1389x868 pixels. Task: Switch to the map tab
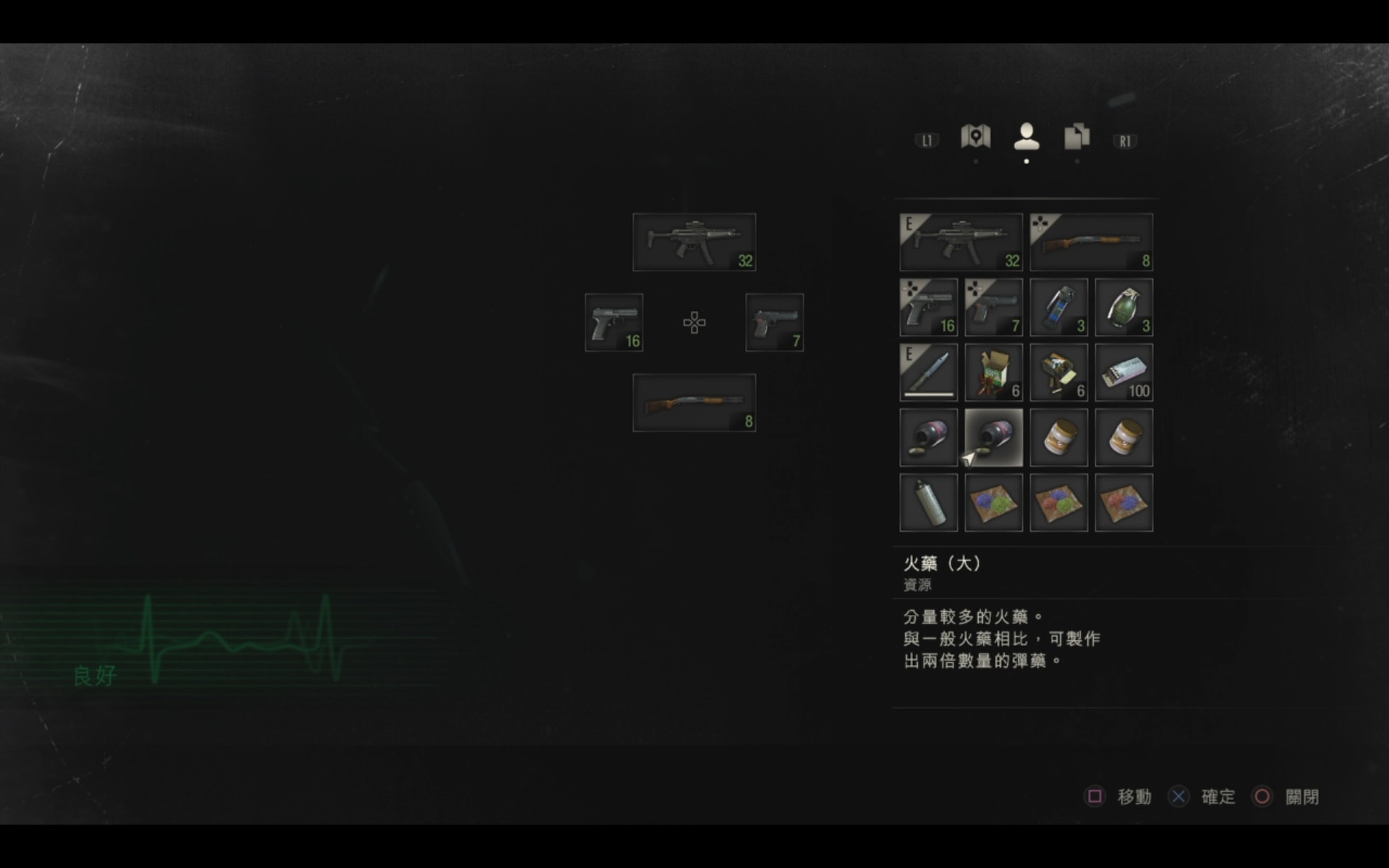975,137
